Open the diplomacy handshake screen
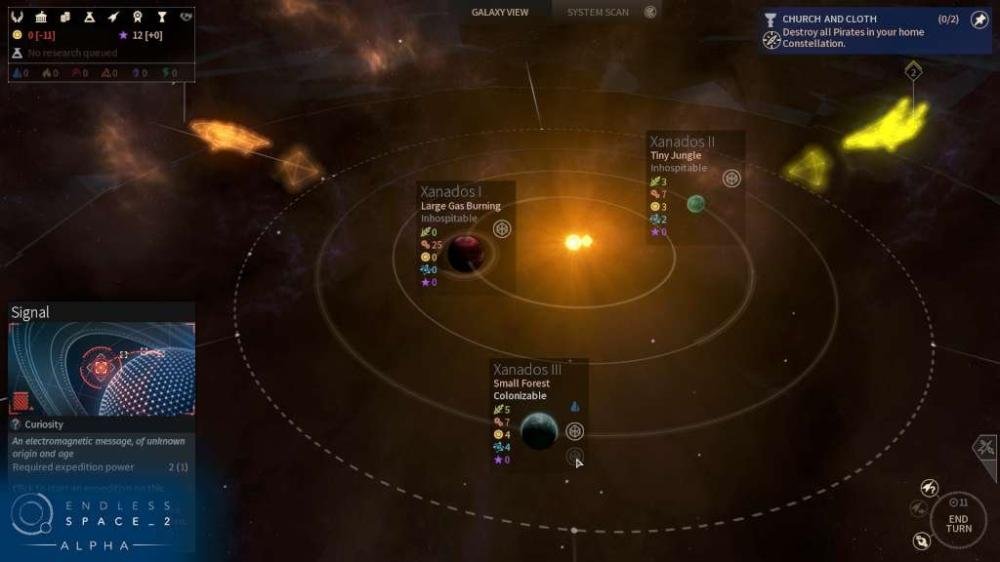The width and height of the screenshot is (1000, 562). click(x=185, y=17)
